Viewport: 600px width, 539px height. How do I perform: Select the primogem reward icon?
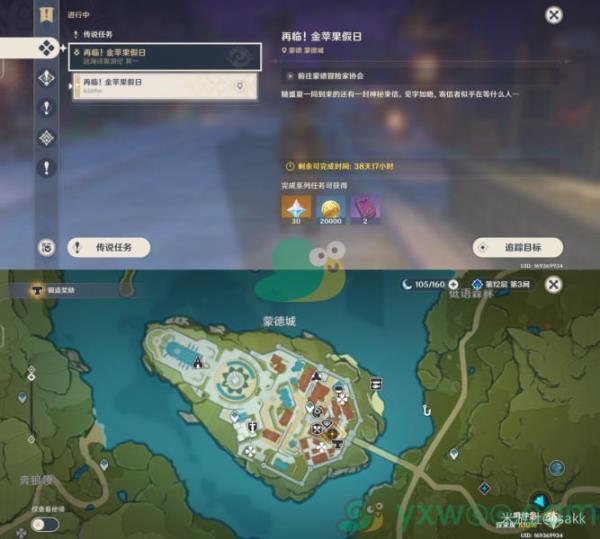(x=297, y=207)
